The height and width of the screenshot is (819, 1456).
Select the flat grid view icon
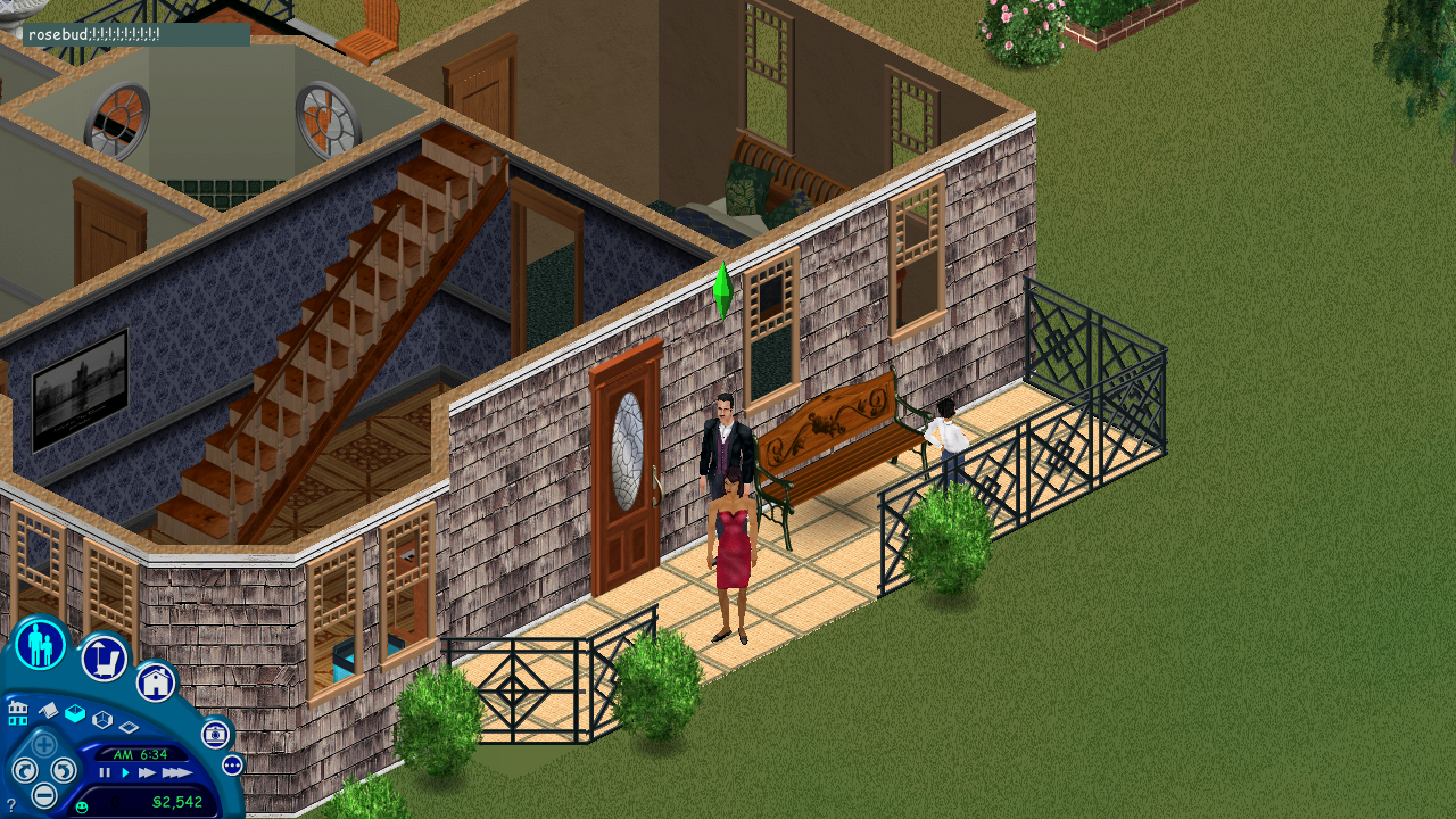pos(129,728)
